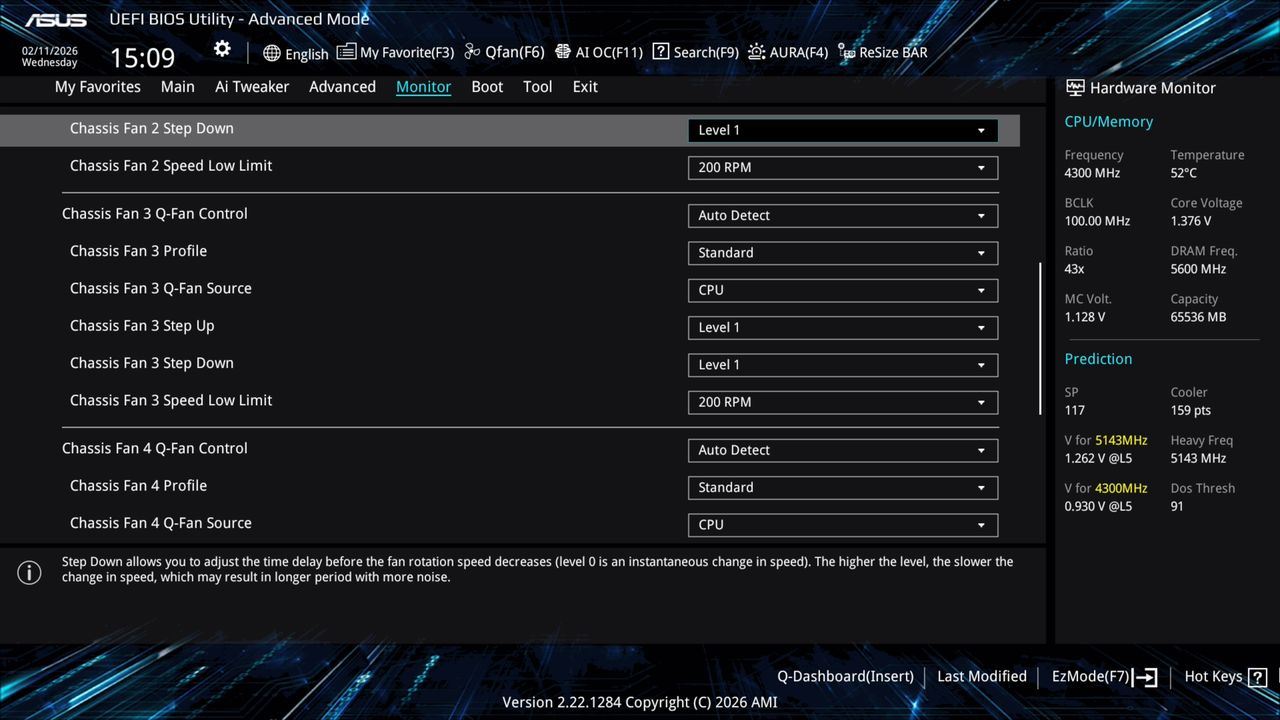View Last Modified settings
This screenshot has width=1280, height=720.
point(981,676)
